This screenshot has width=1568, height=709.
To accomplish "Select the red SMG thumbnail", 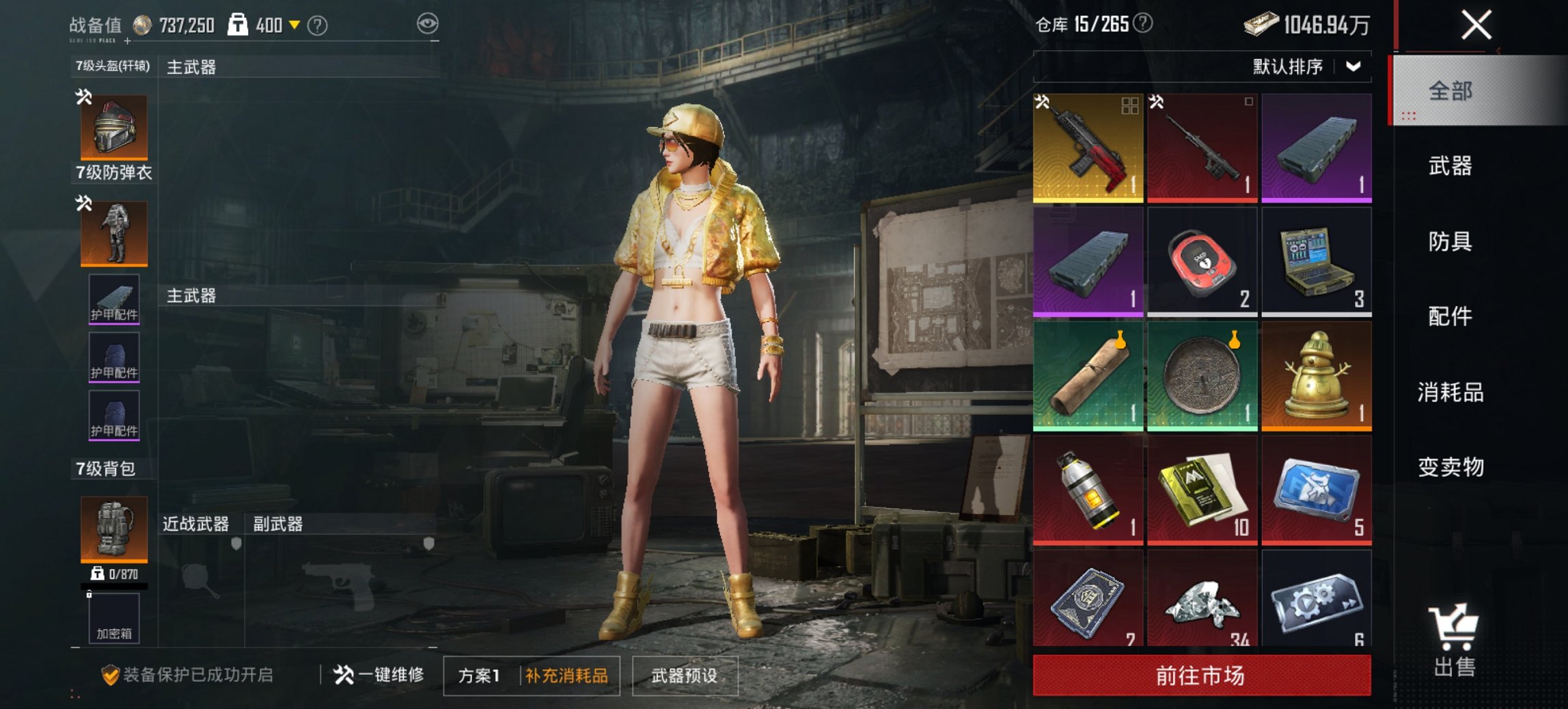I will click(x=1088, y=147).
